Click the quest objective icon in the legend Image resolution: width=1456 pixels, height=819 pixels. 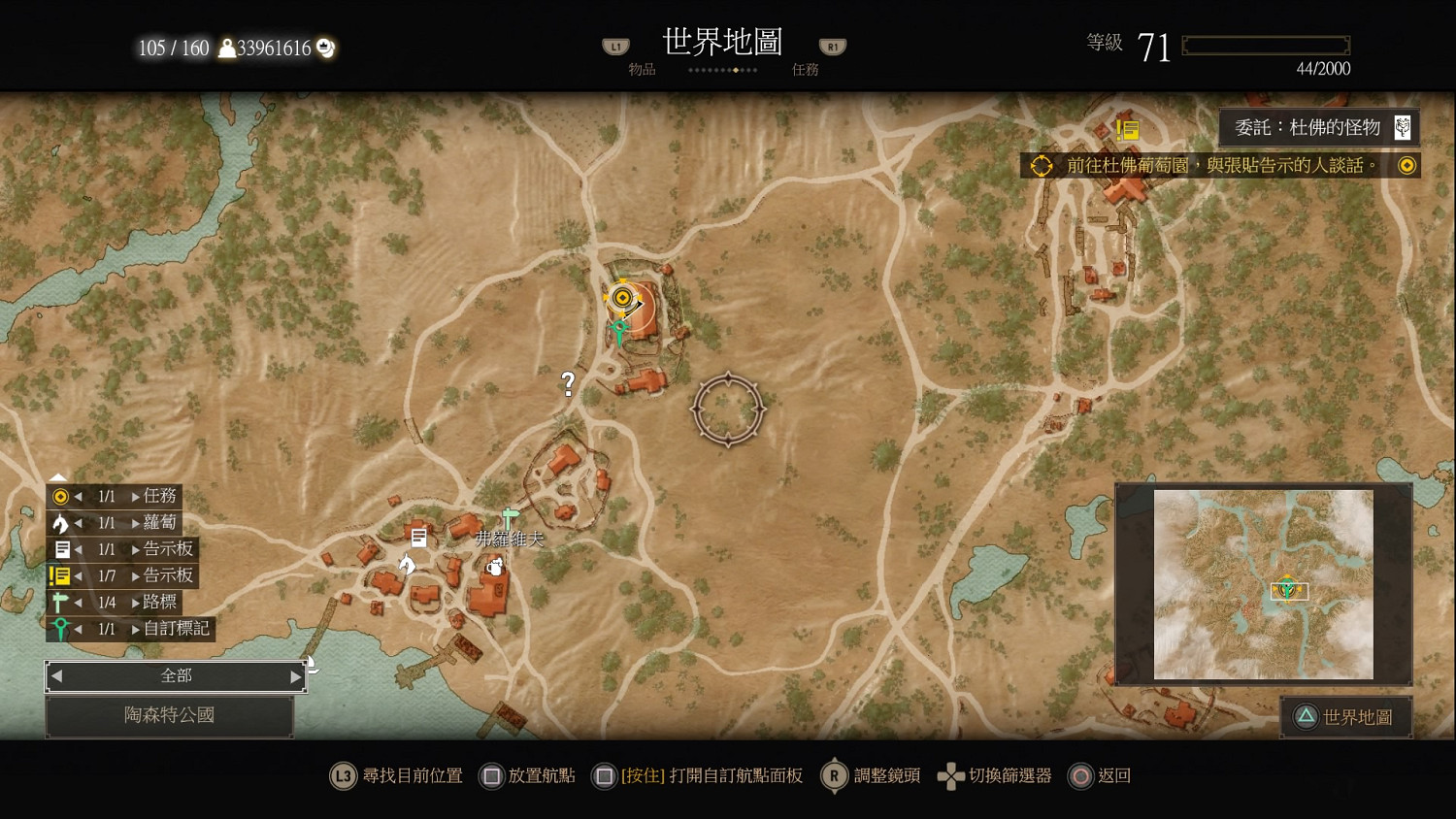pyautogui.click(x=60, y=497)
